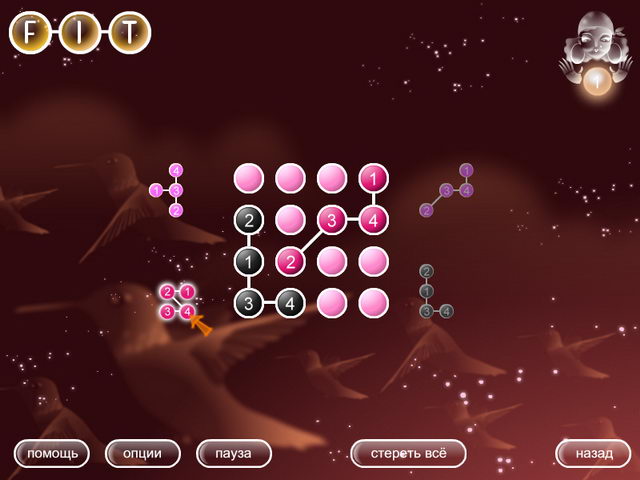The height and width of the screenshot is (480, 640).
Task: Pick the glowing pink square puzzle piece
Action: pyautogui.click(x=177, y=301)
